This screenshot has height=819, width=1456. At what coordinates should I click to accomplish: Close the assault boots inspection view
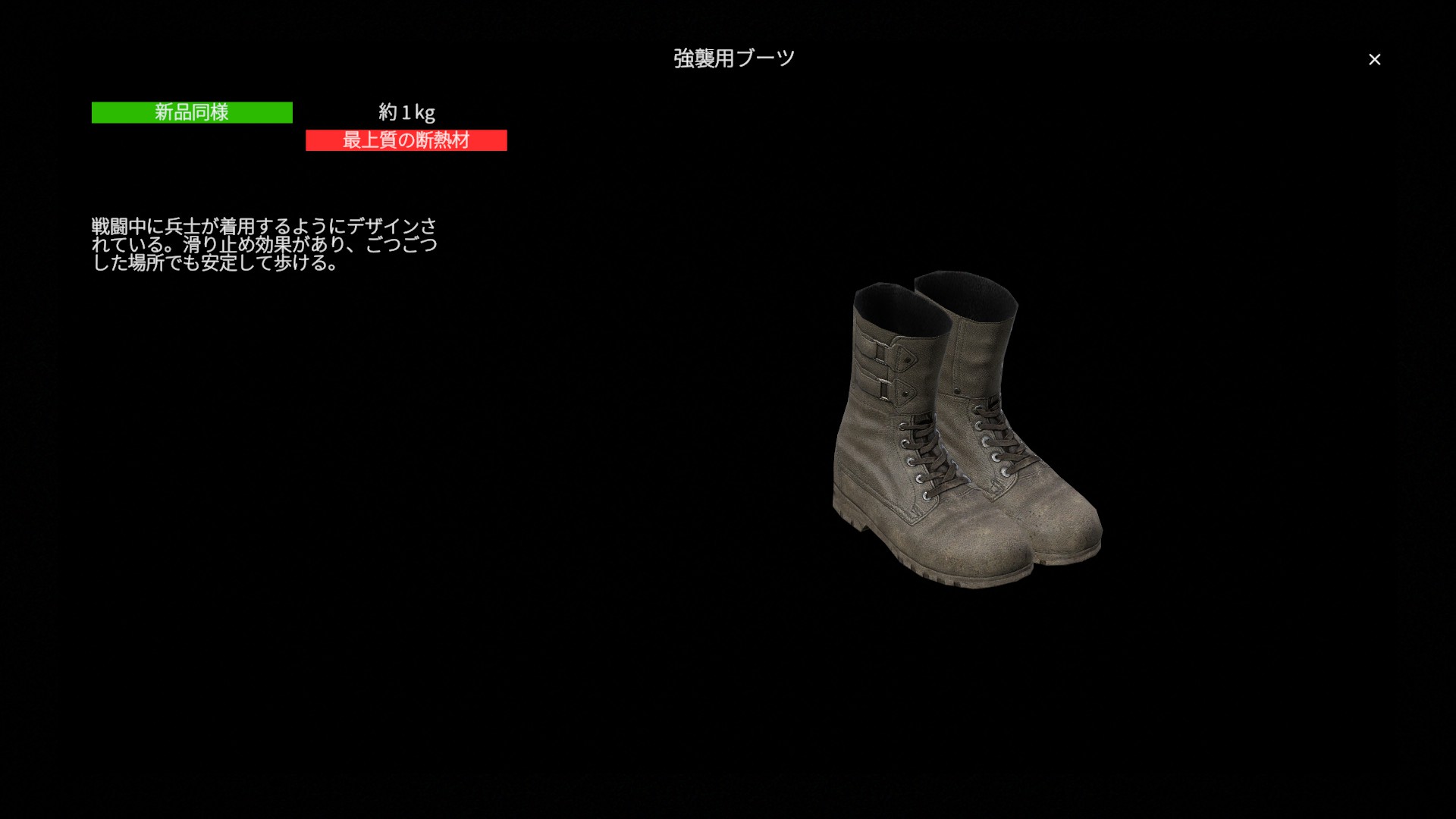click(x=1374, y=59)
